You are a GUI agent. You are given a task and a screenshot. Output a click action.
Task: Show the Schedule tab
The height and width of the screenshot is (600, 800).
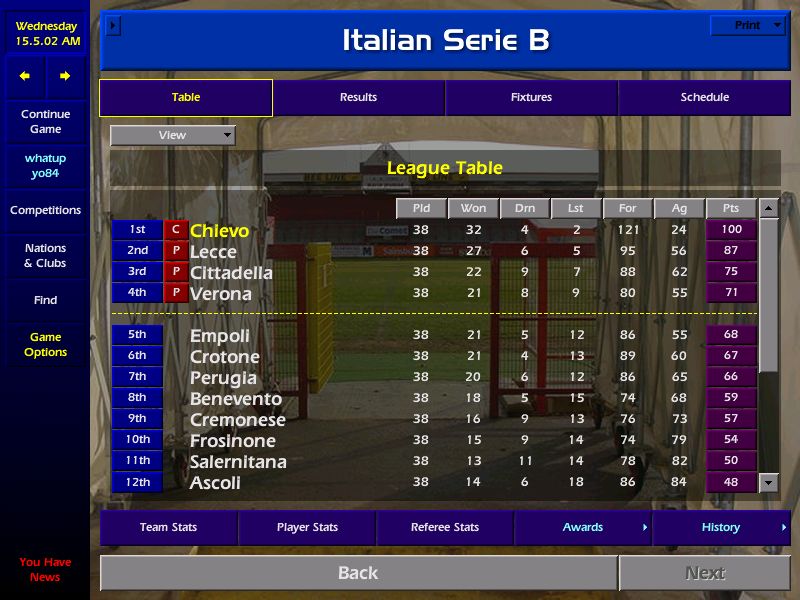point(704,98)
